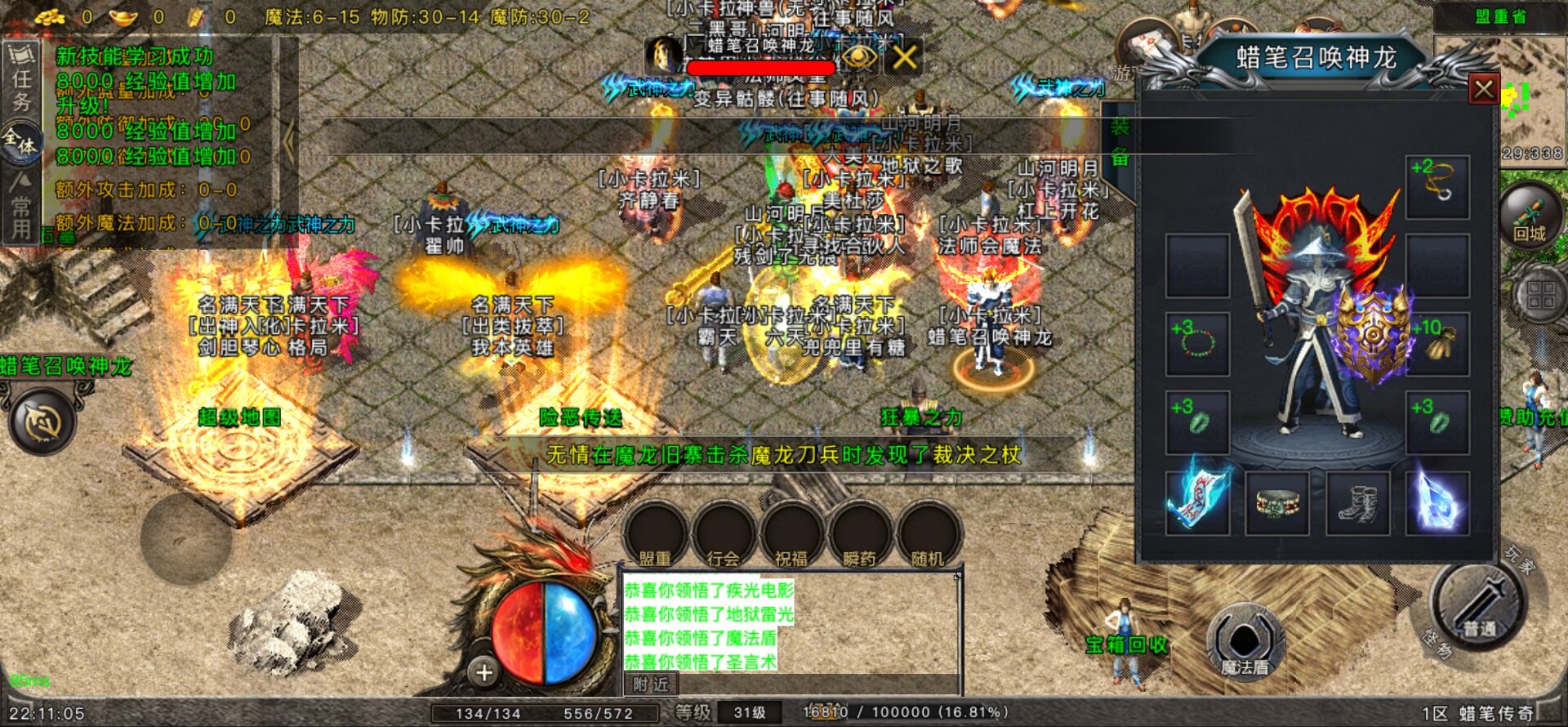The height and width of the screenshot is (727, 1568).
Task: Inspect the +10 gloves equipment slot
Action: (1437, 344)
